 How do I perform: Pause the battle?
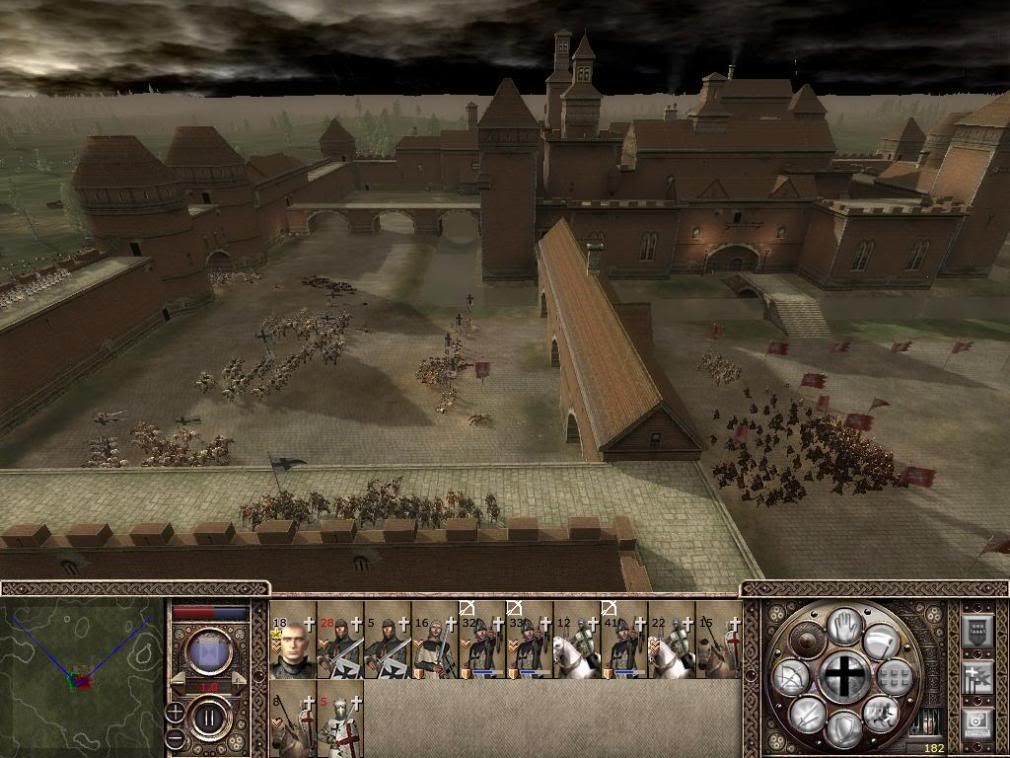coord(210,717)
